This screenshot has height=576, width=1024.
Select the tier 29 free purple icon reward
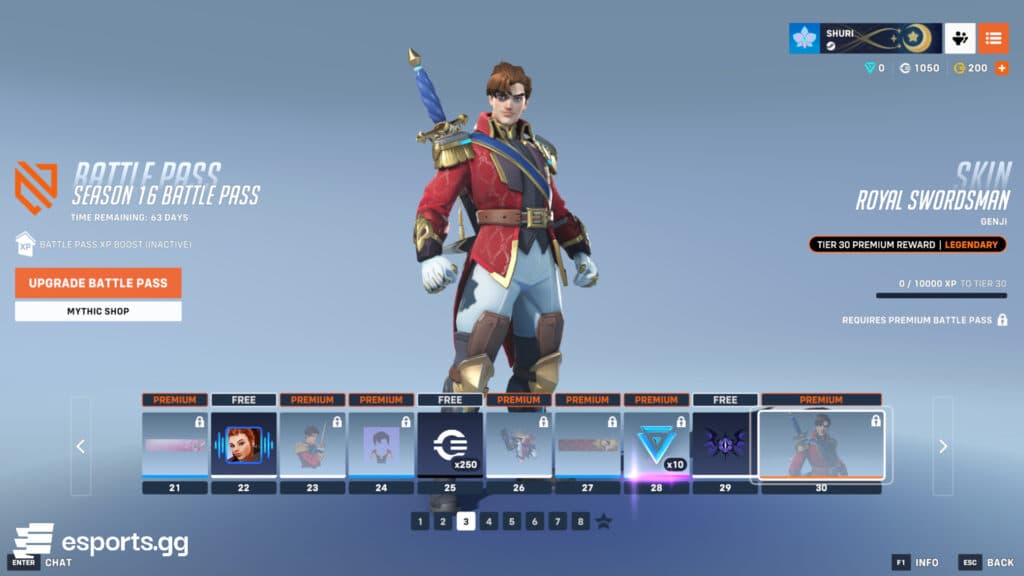click(725, 444)
